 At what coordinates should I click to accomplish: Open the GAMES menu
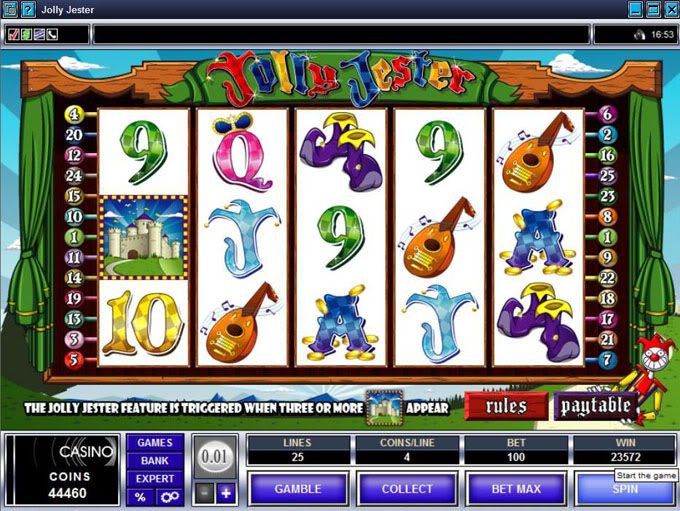pyautogui.click(x=154, y=443)
